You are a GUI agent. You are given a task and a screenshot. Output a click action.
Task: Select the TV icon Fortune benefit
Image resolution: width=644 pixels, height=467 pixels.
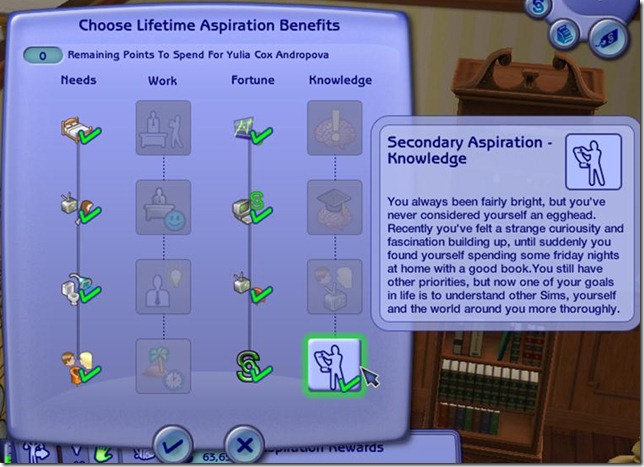click(x=249, y=287)
